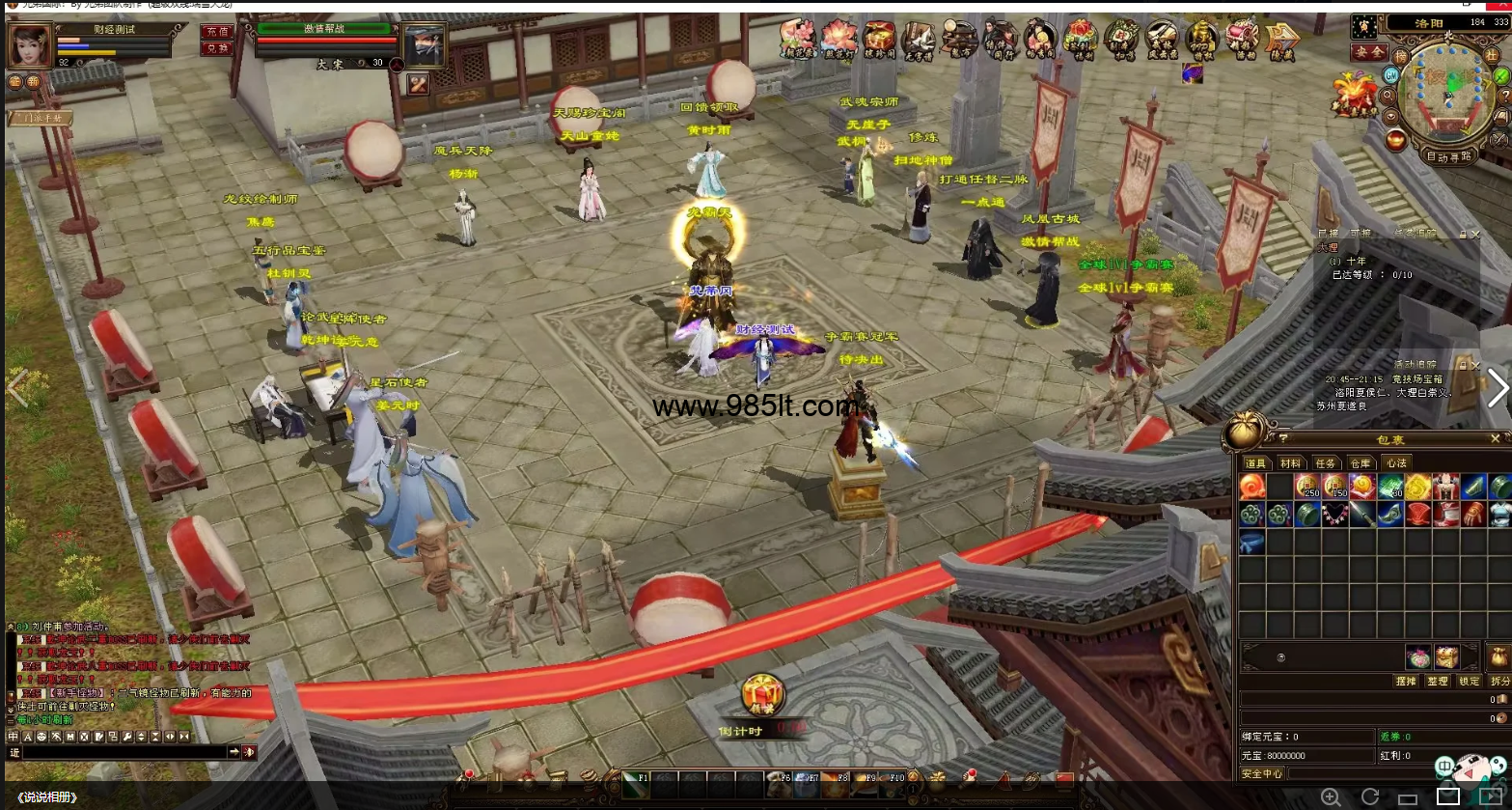Open the 安全中心 security center
Screen dimensions: 1512x810
pyautogui.click(x=1262, y=773)
